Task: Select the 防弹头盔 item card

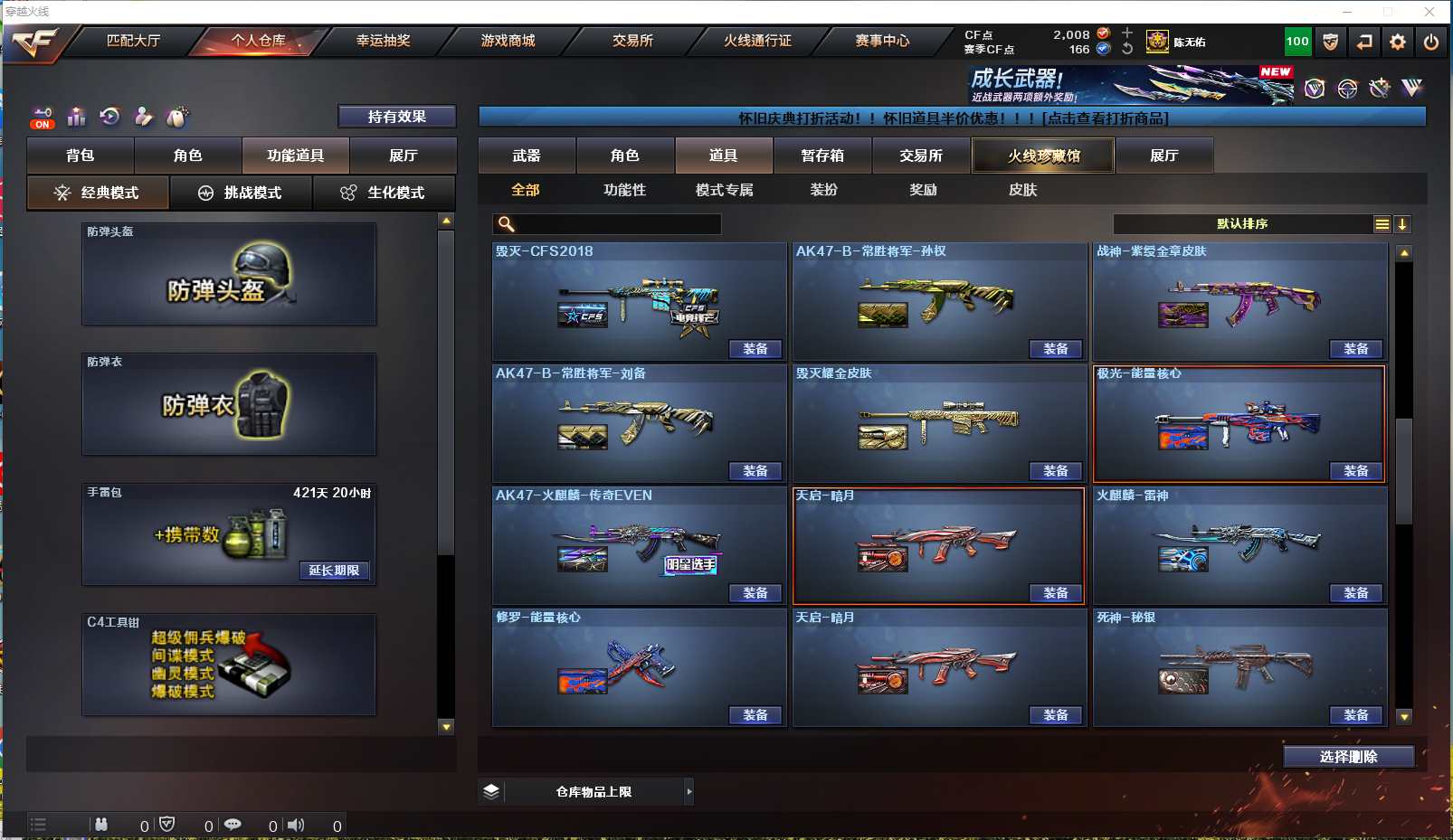Action: click(229, 274)
